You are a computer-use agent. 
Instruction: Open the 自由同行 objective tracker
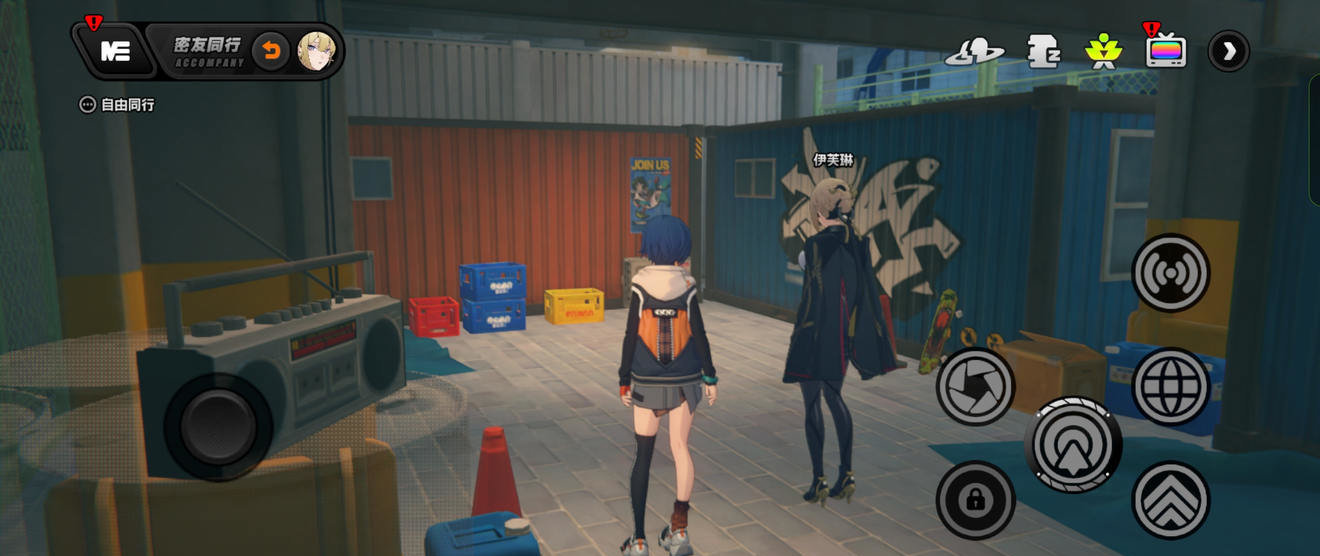[118, 104]
